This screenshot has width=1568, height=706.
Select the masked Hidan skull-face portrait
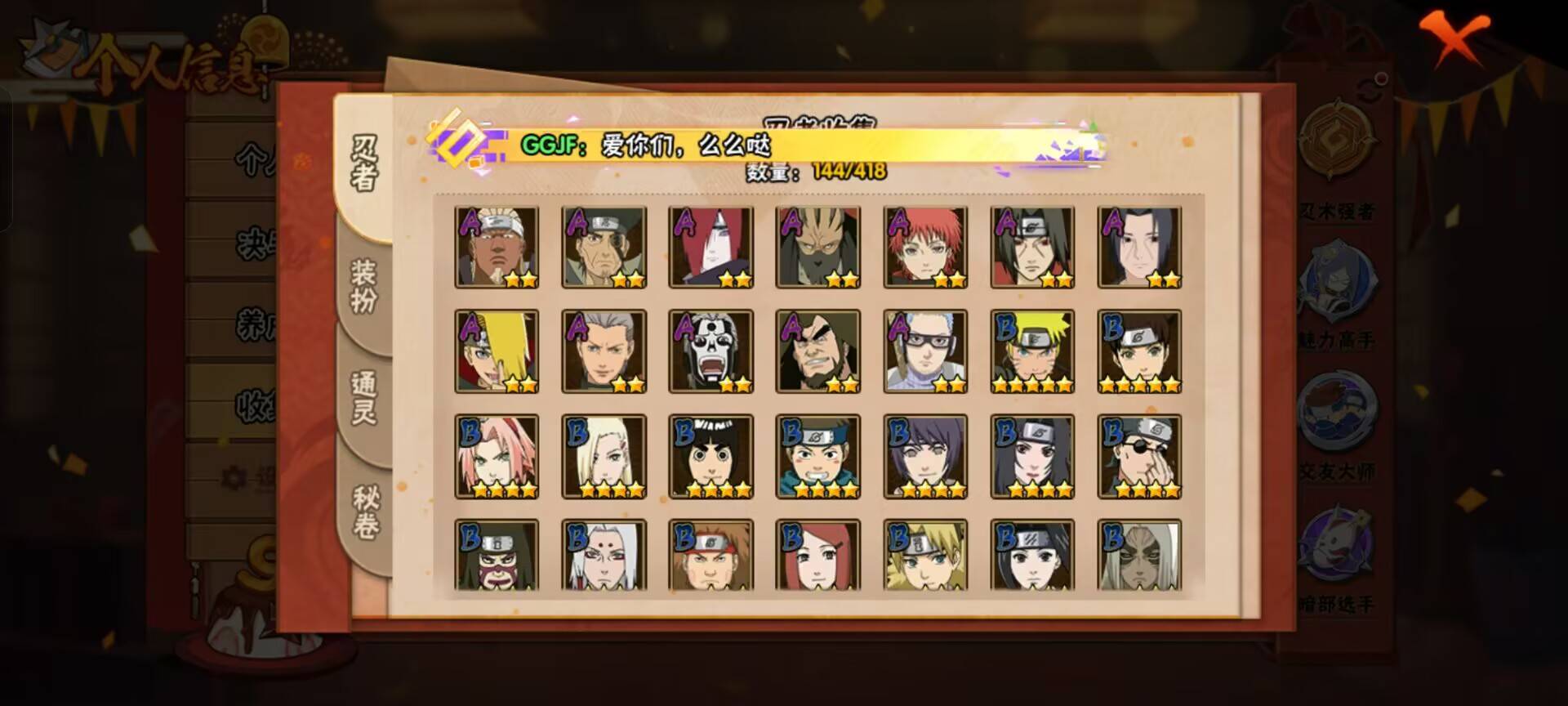point(710,351)
